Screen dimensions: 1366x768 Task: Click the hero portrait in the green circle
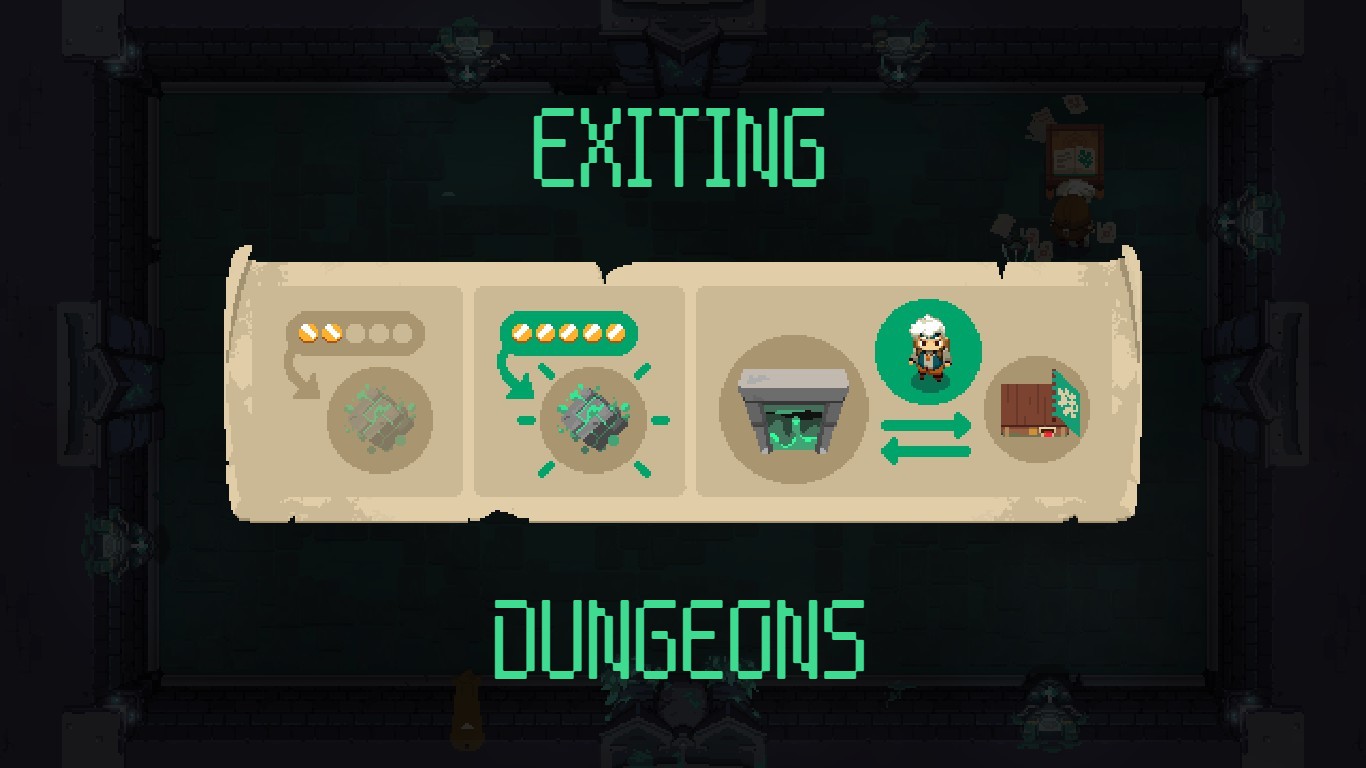(928, 350)
